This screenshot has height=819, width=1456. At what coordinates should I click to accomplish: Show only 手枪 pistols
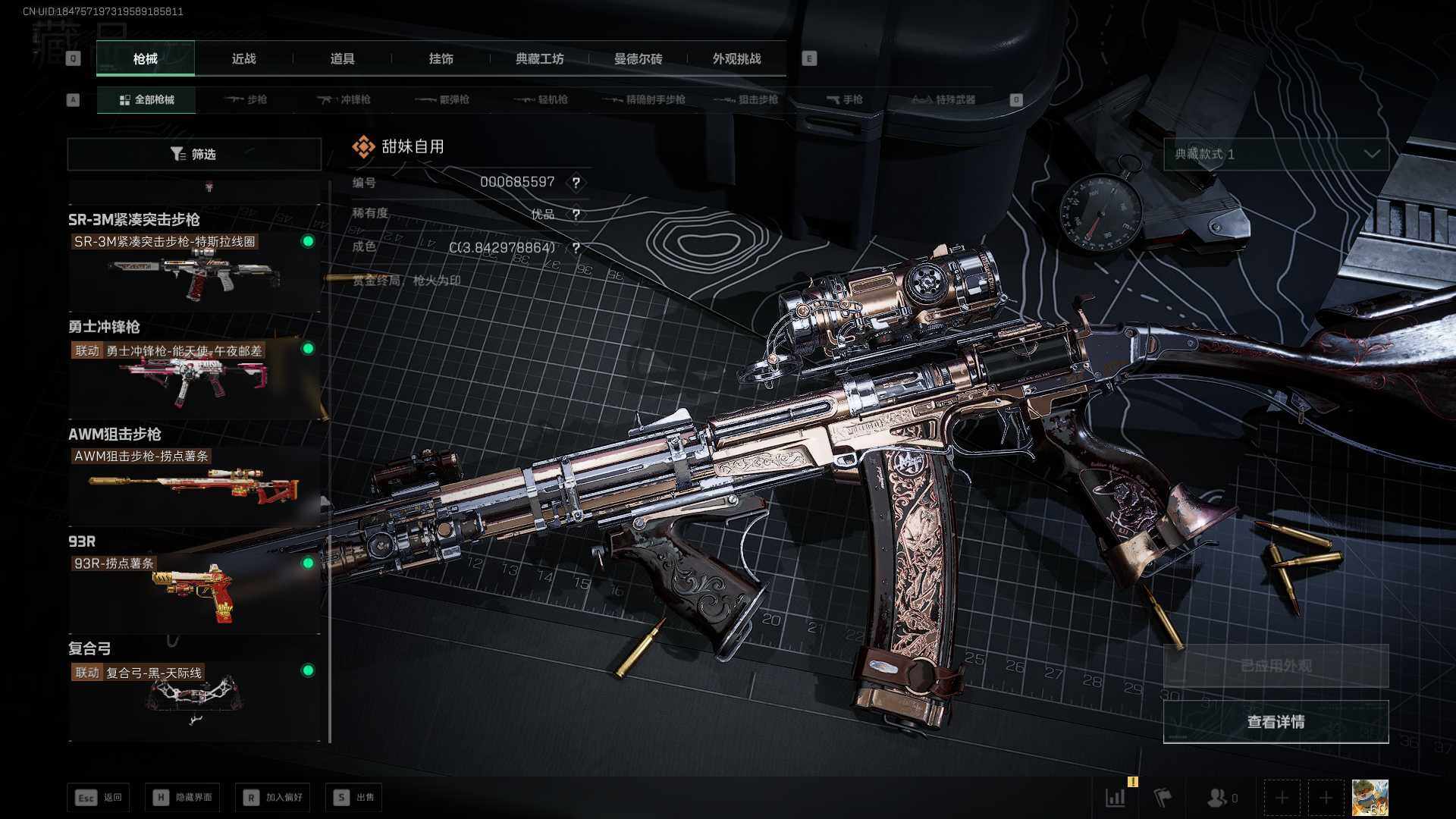coord(844,99)
